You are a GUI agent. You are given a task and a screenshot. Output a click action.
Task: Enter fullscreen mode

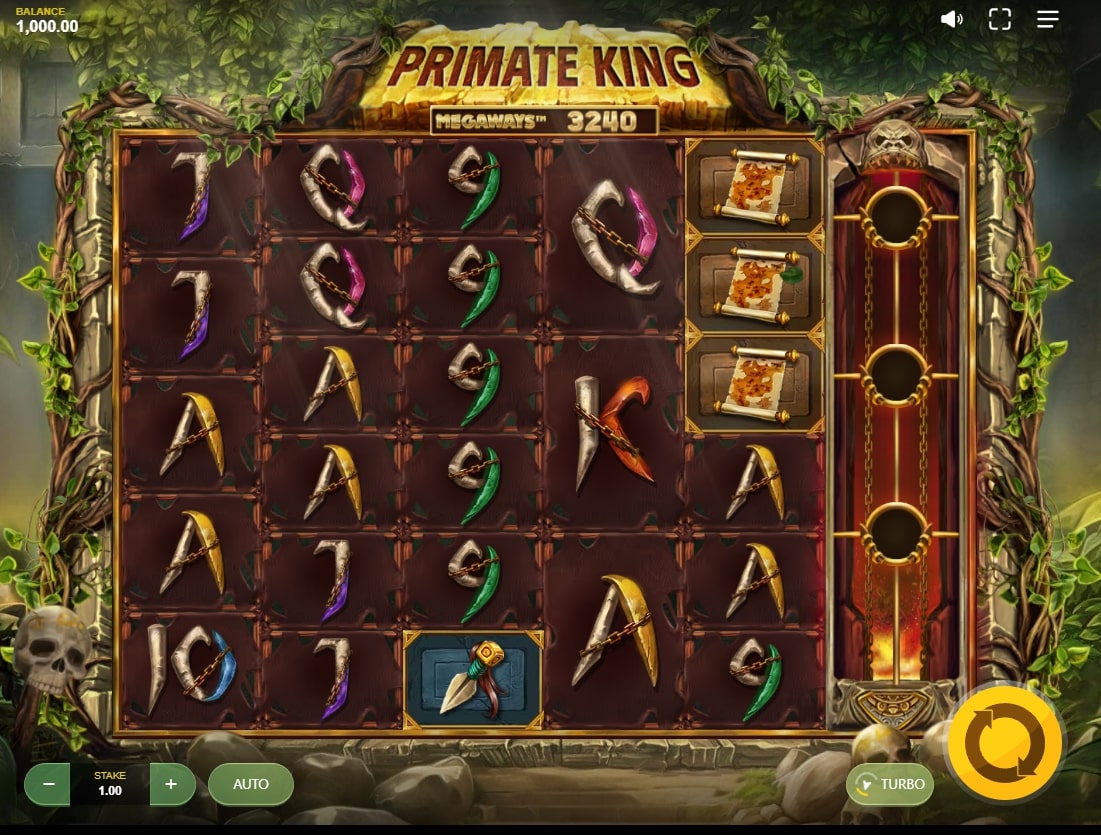point(999,19)
